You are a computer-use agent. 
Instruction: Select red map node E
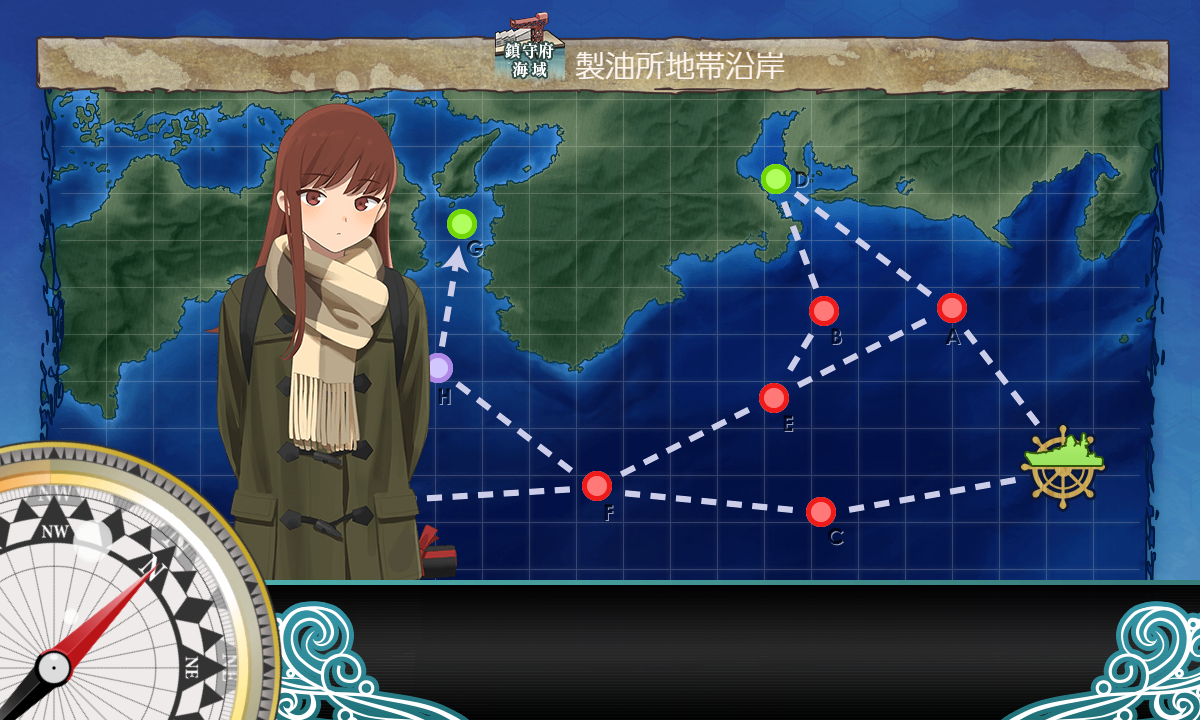coord(774,398)
